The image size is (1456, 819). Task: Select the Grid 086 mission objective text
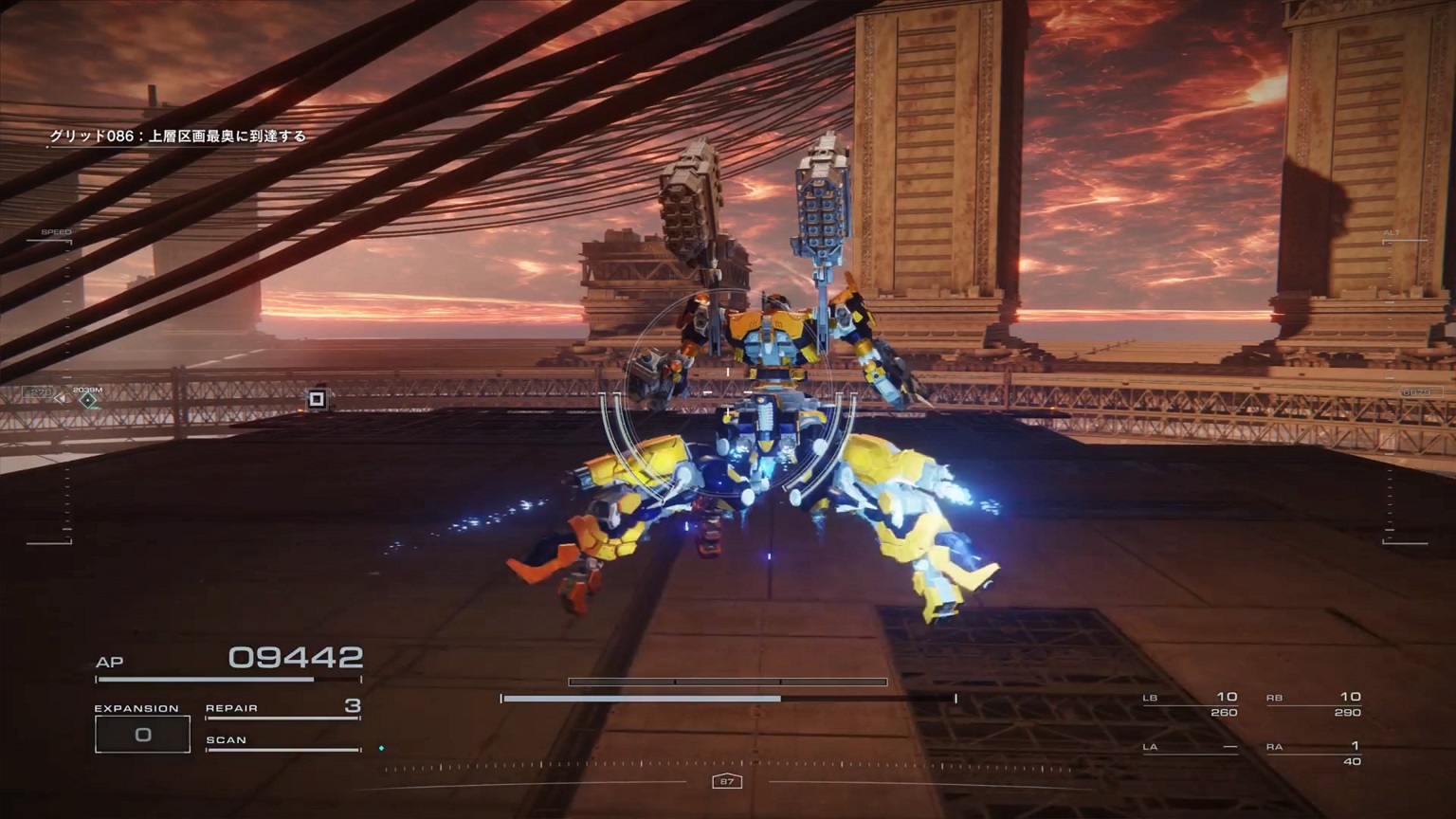click(178, 136)
